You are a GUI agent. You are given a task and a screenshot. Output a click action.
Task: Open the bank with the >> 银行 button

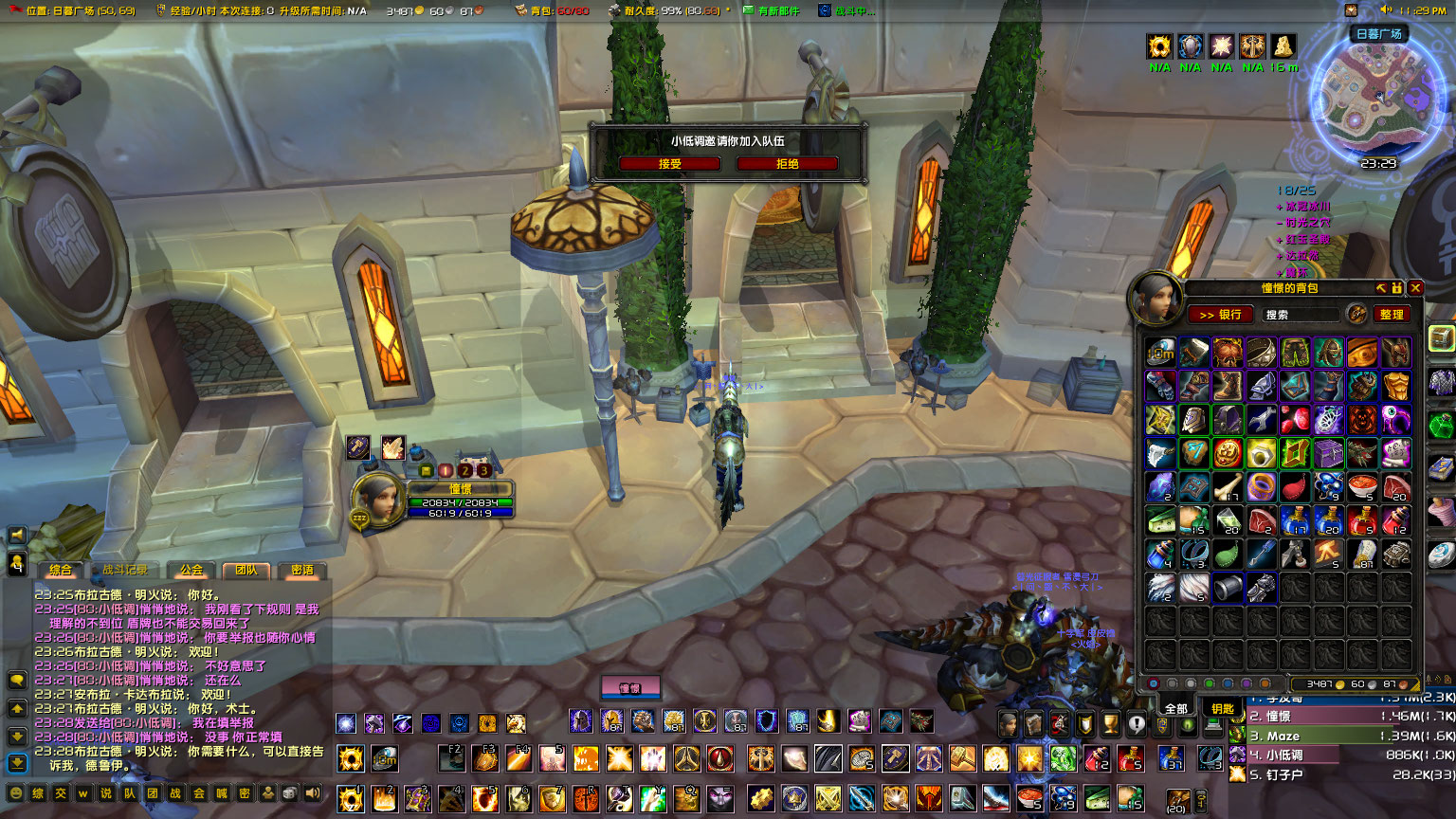1222,314
